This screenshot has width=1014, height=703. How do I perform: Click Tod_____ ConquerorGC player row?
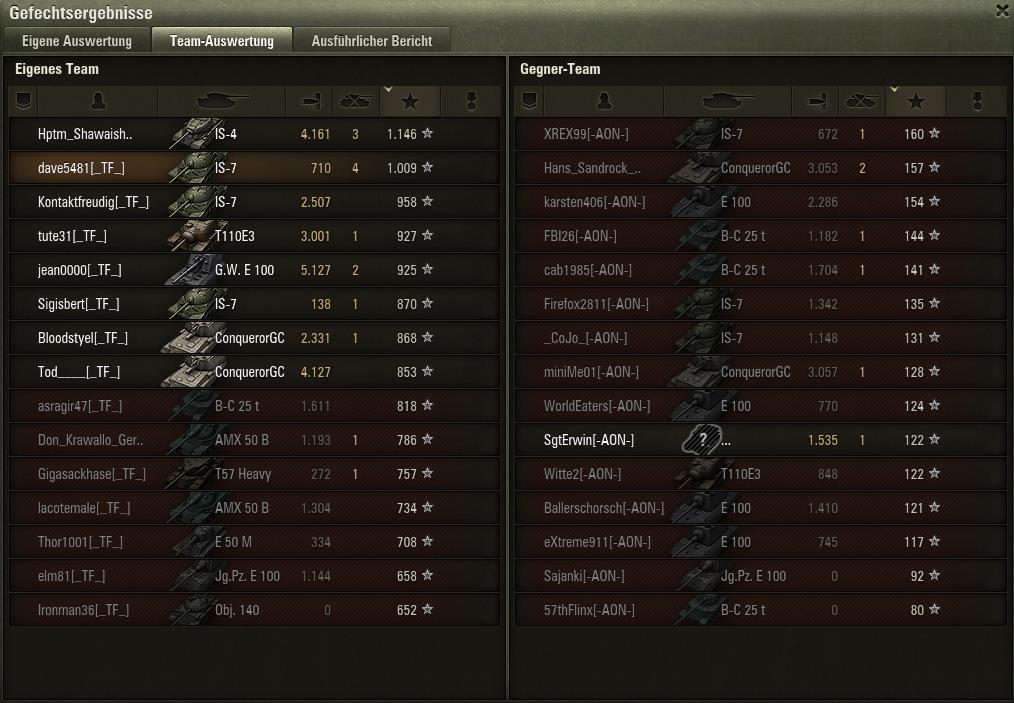click(x=254, y=372)
